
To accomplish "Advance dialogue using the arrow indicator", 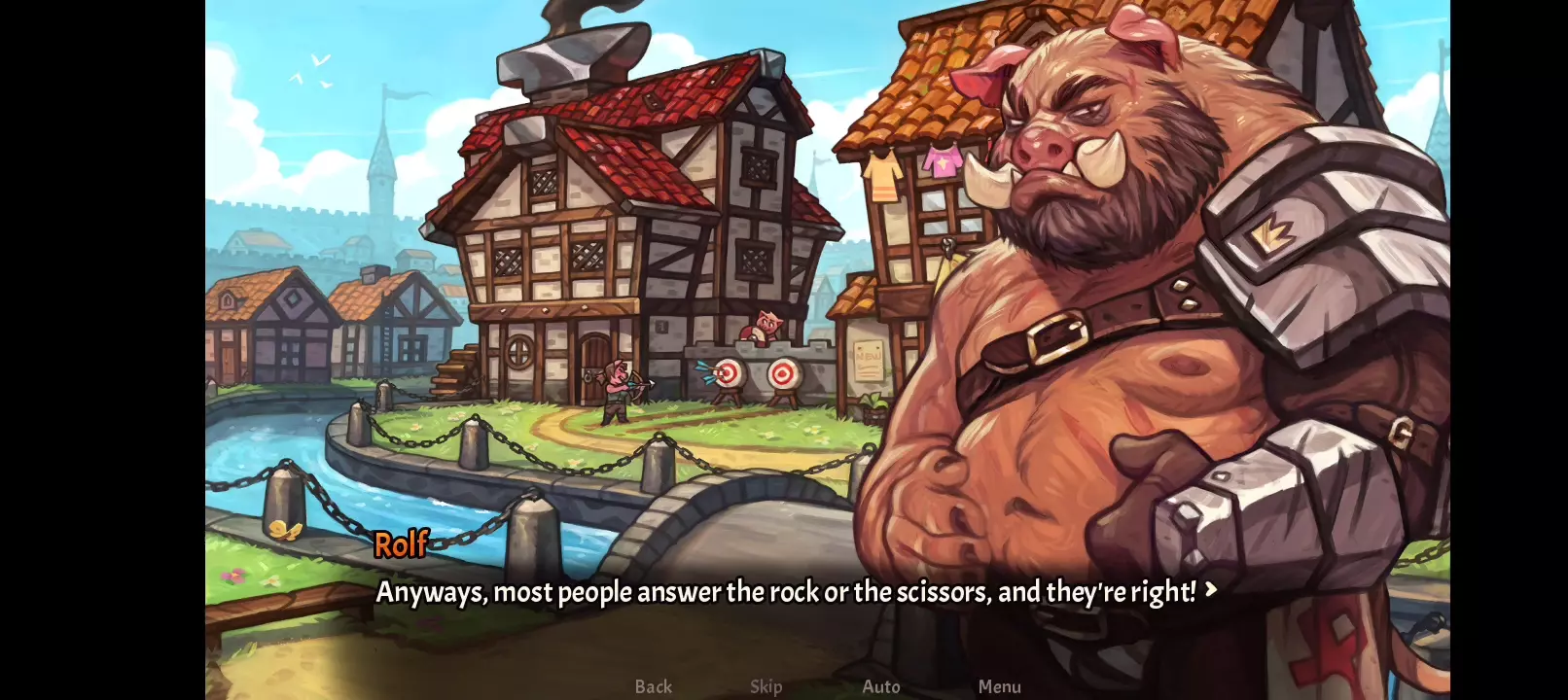I will pyautogui.click(x=1211, y=589).
